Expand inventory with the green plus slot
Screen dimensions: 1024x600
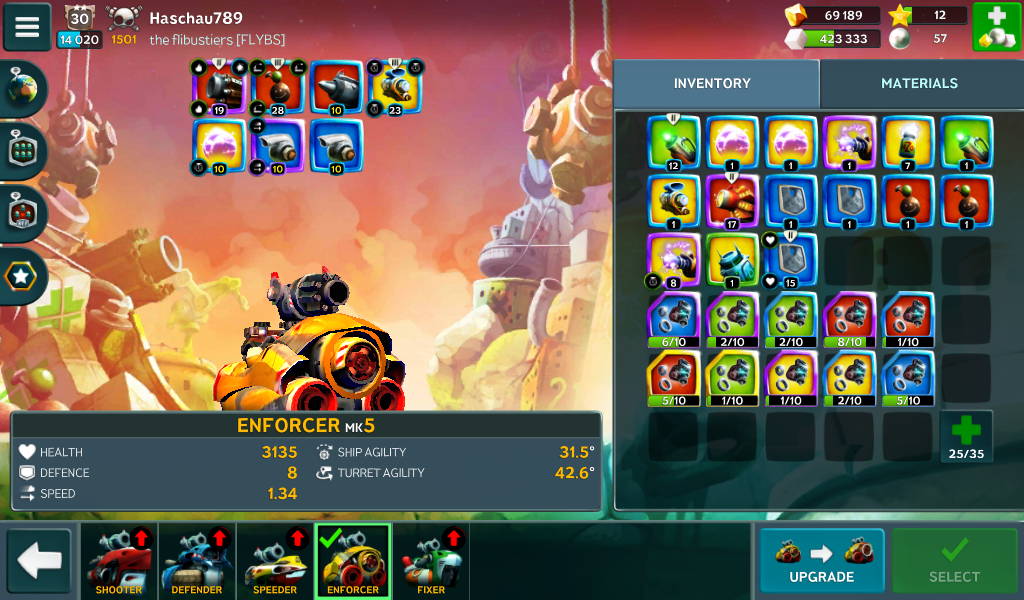click(966, 436)
